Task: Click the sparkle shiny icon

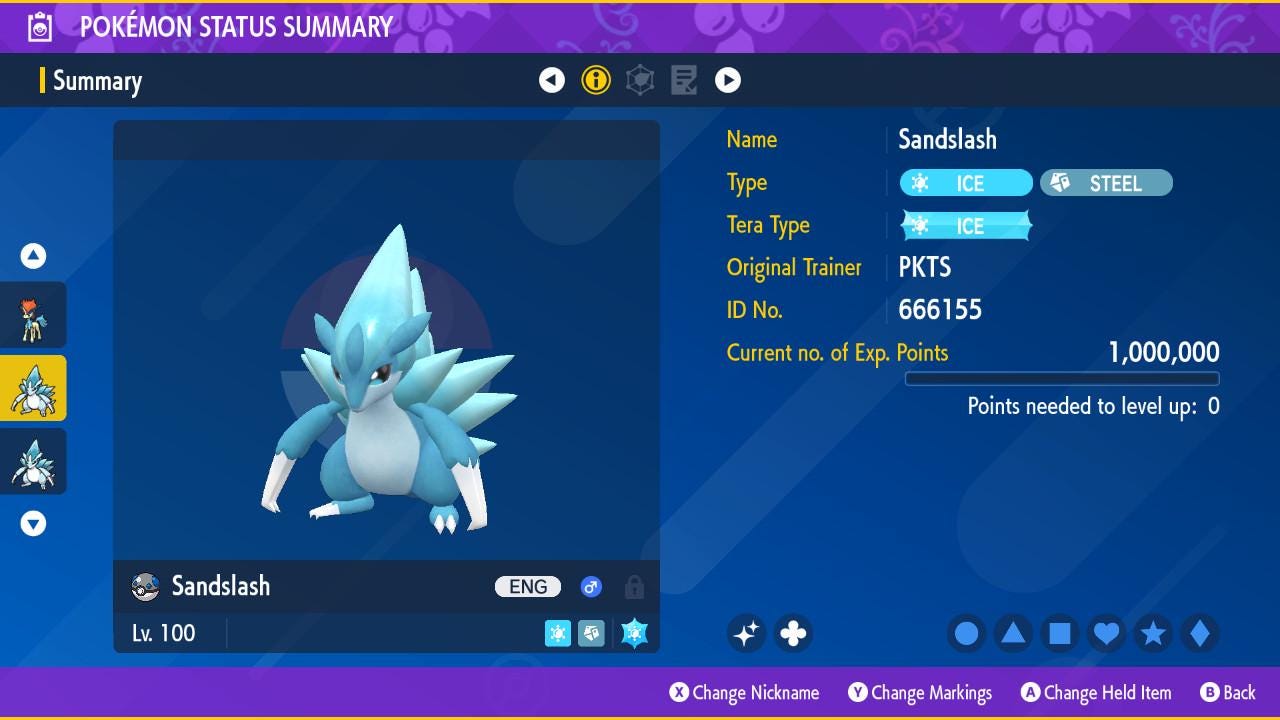Action: pos(746,633)
